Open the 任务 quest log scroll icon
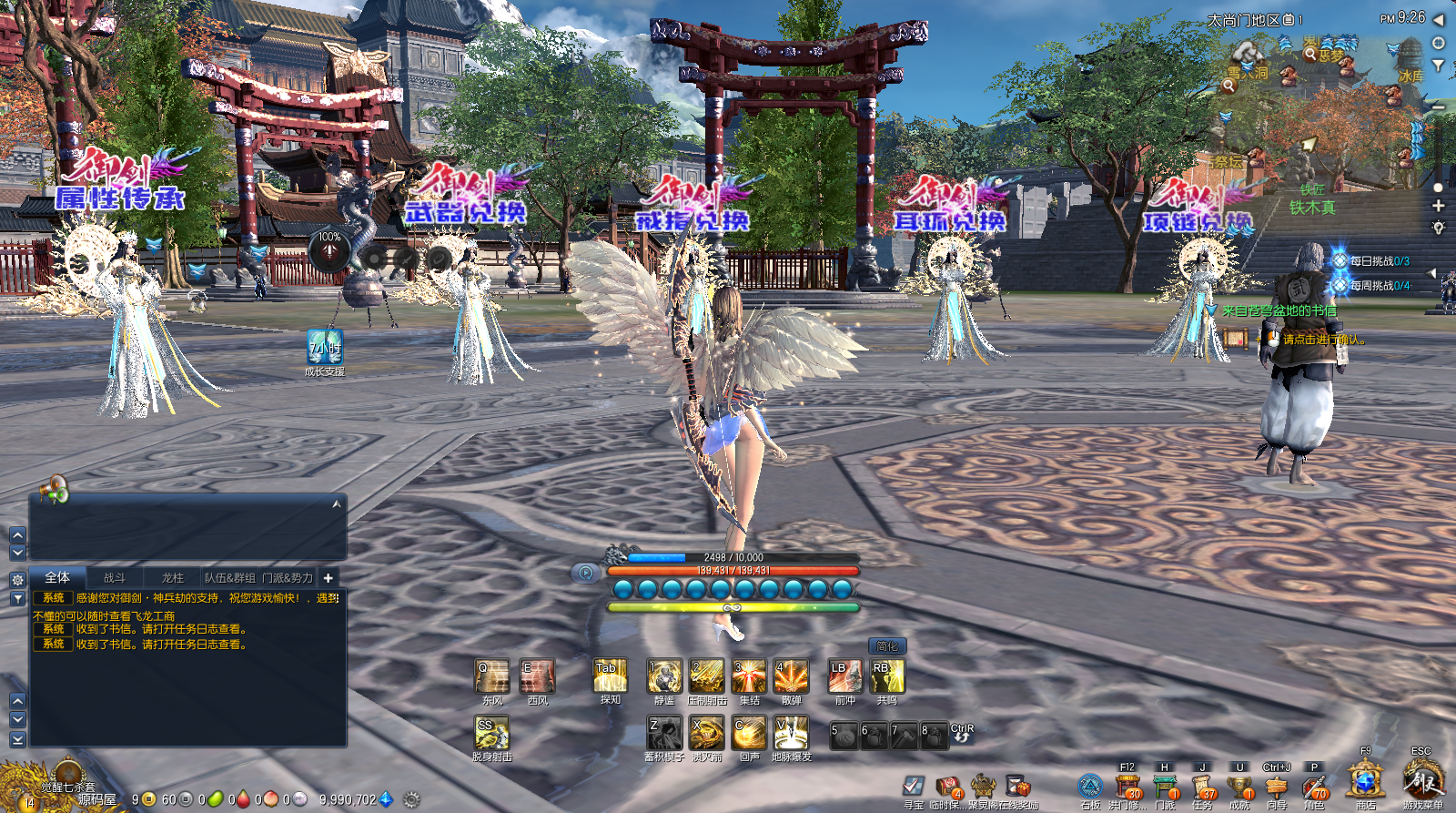This screenshot has height=813, width=1456. (1201, 785)
